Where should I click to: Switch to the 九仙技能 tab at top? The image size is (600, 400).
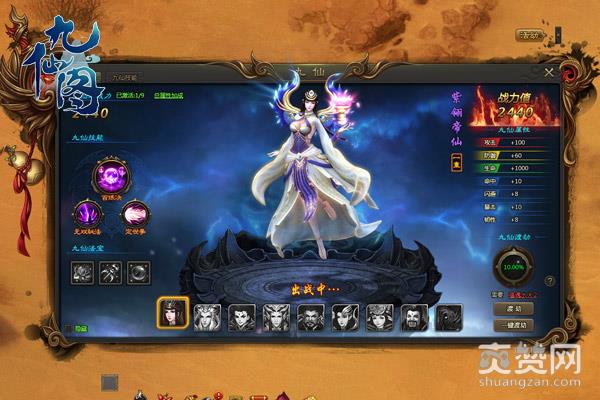126,76
